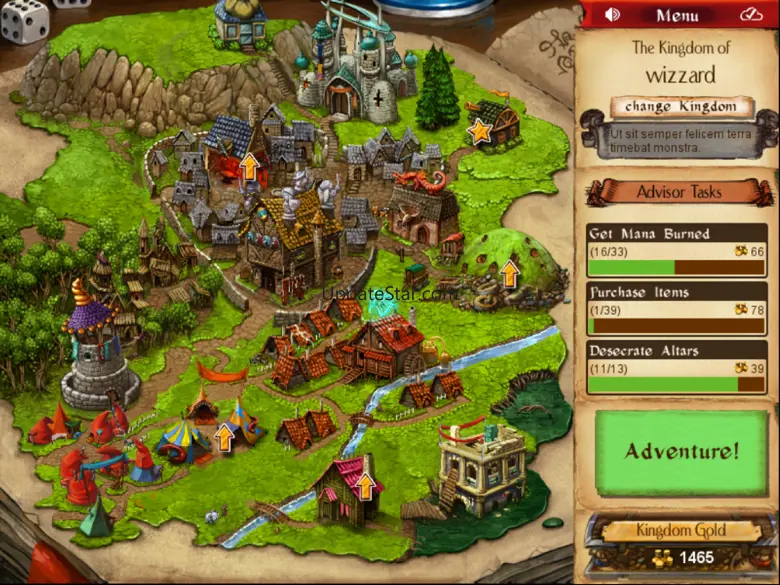The height and width of the screenshot is (585, 780).
Task: Toggle sound with the speaker icon
Action: tap(612, 15)
